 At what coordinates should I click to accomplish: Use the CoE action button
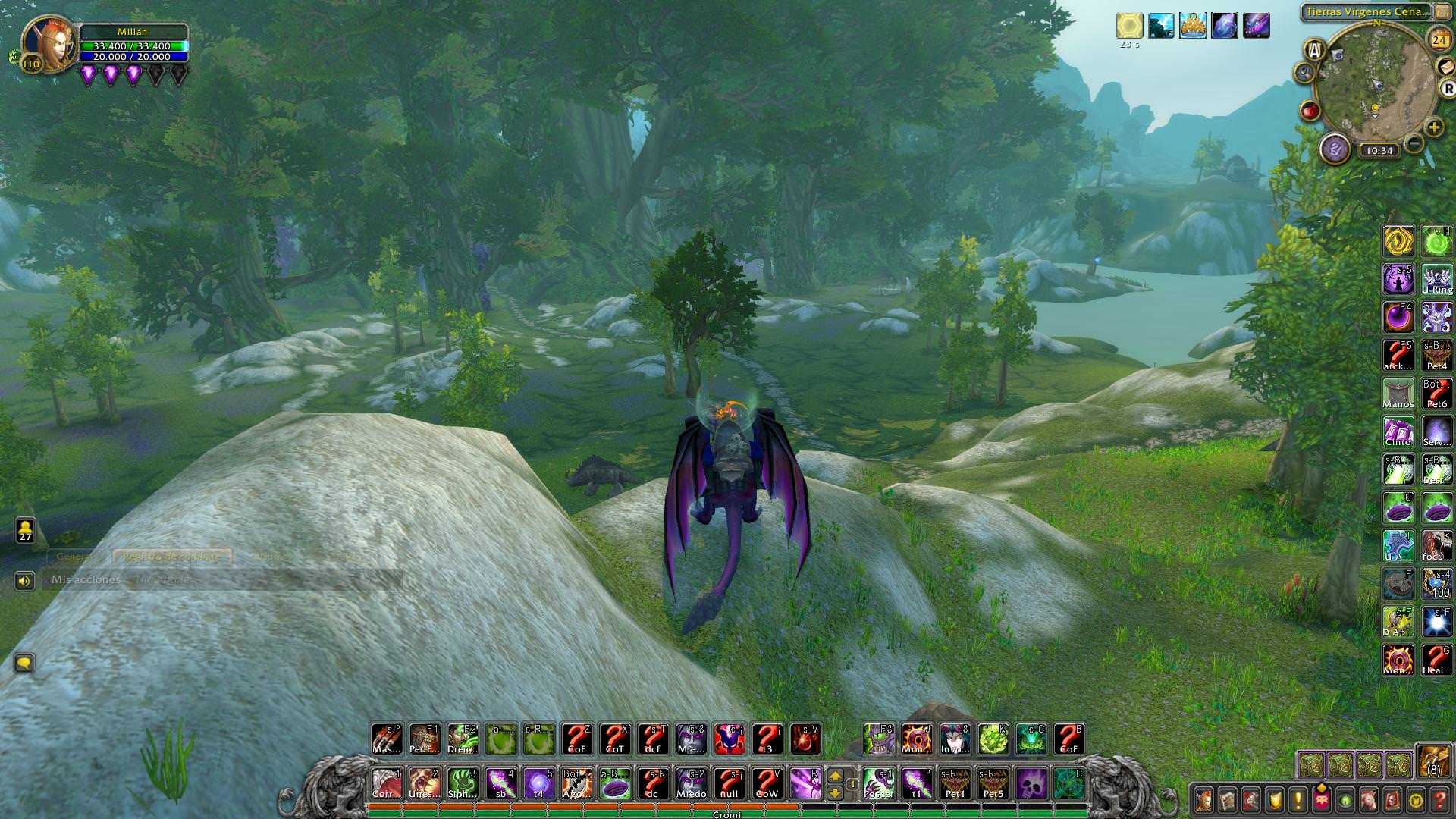coord(577,739)
